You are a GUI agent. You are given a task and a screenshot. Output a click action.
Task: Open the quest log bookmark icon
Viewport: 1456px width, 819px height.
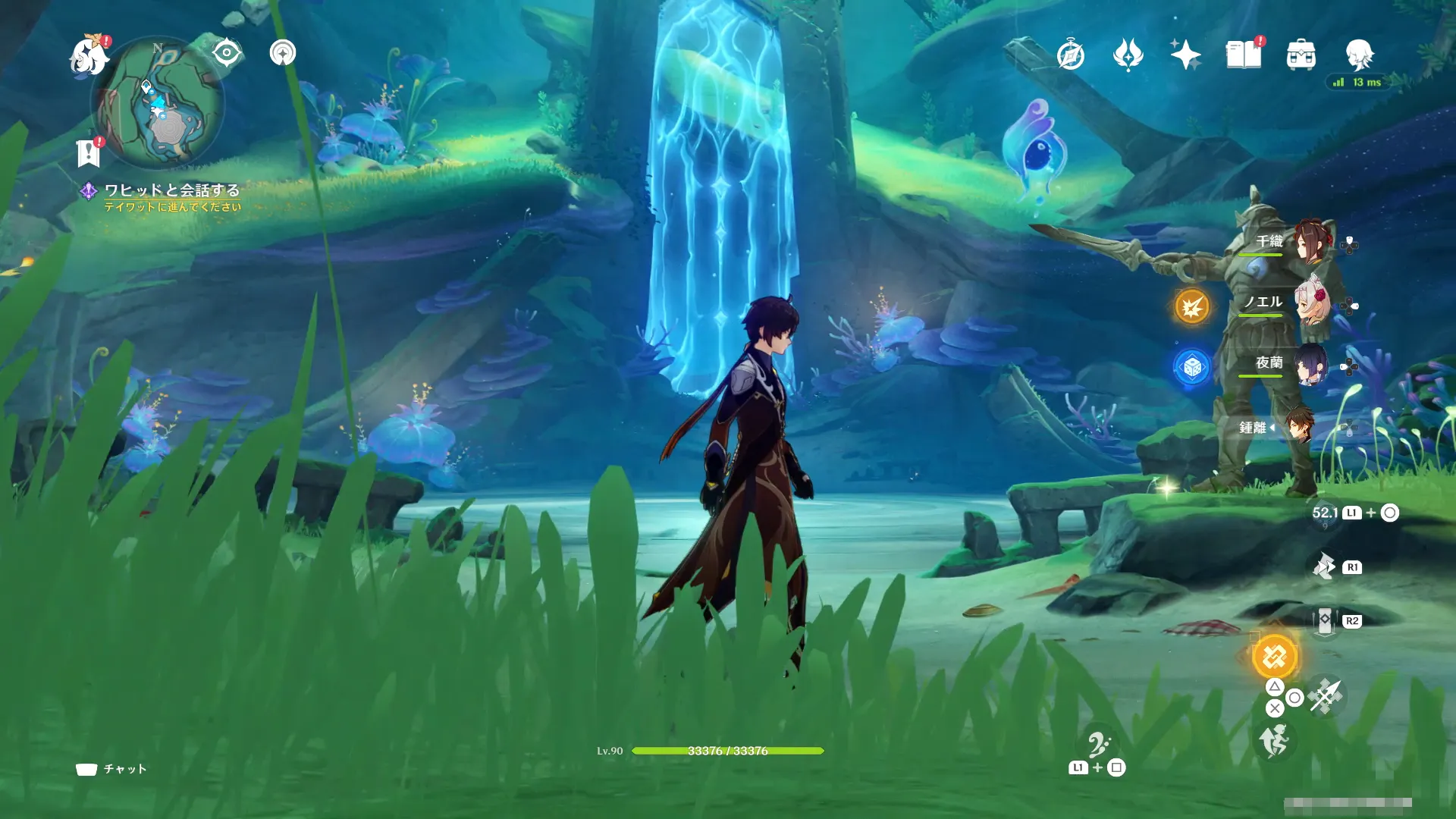tap(89, 153)
